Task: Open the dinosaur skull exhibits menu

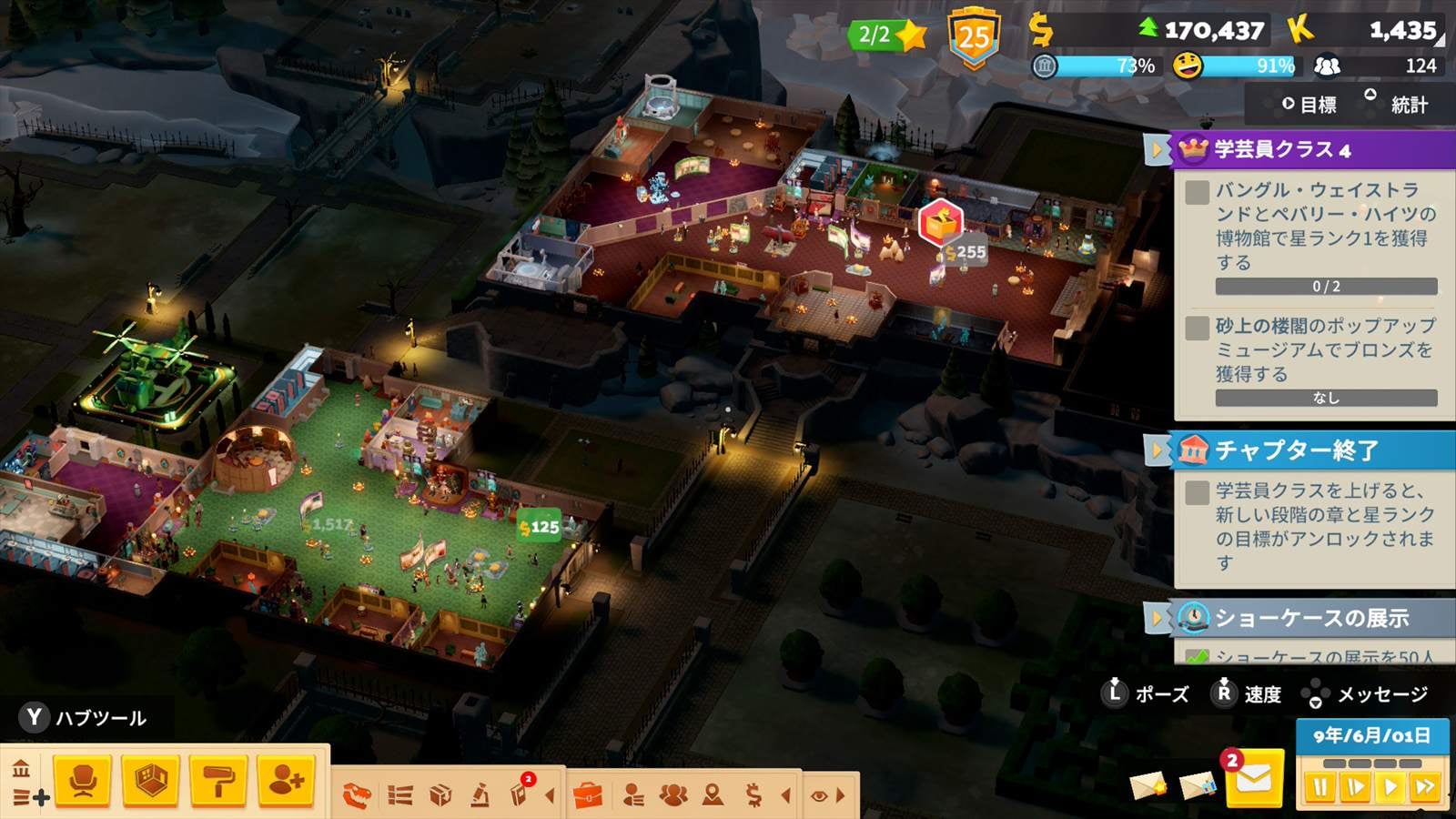Action: 357,796
